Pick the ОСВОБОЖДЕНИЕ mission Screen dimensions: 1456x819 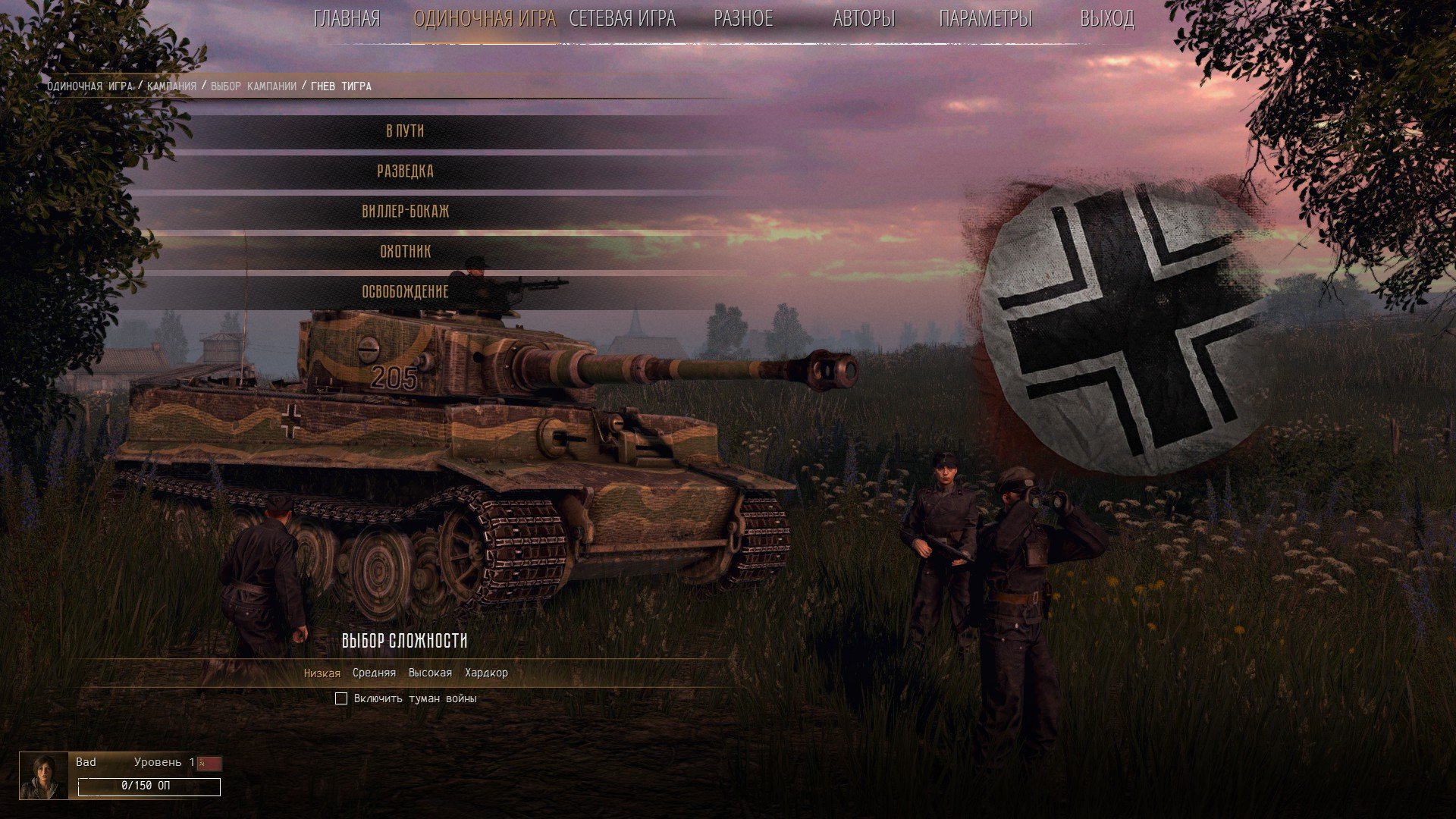coord(405,292)
